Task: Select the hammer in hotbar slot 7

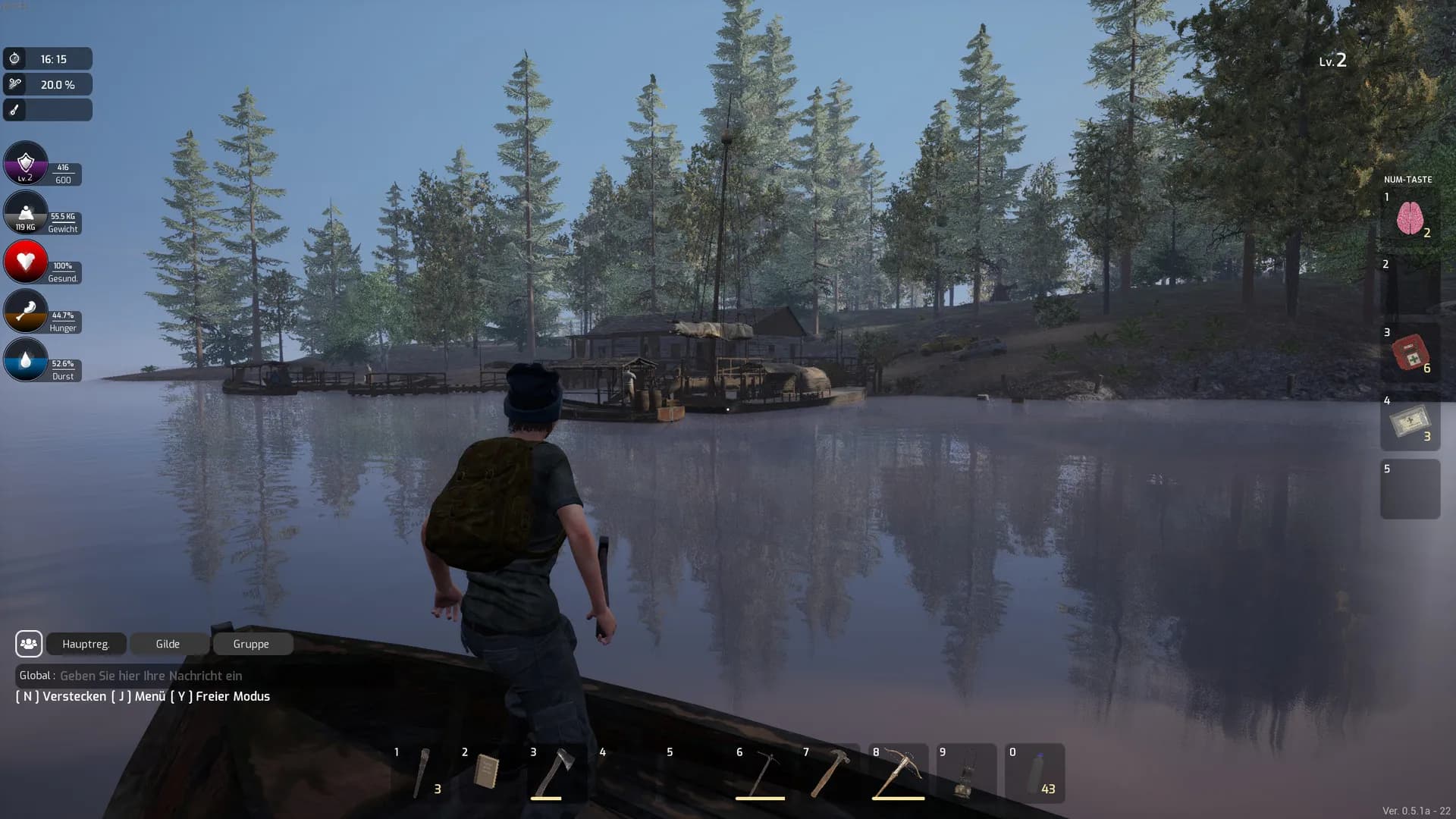Action: coord(830,773)
